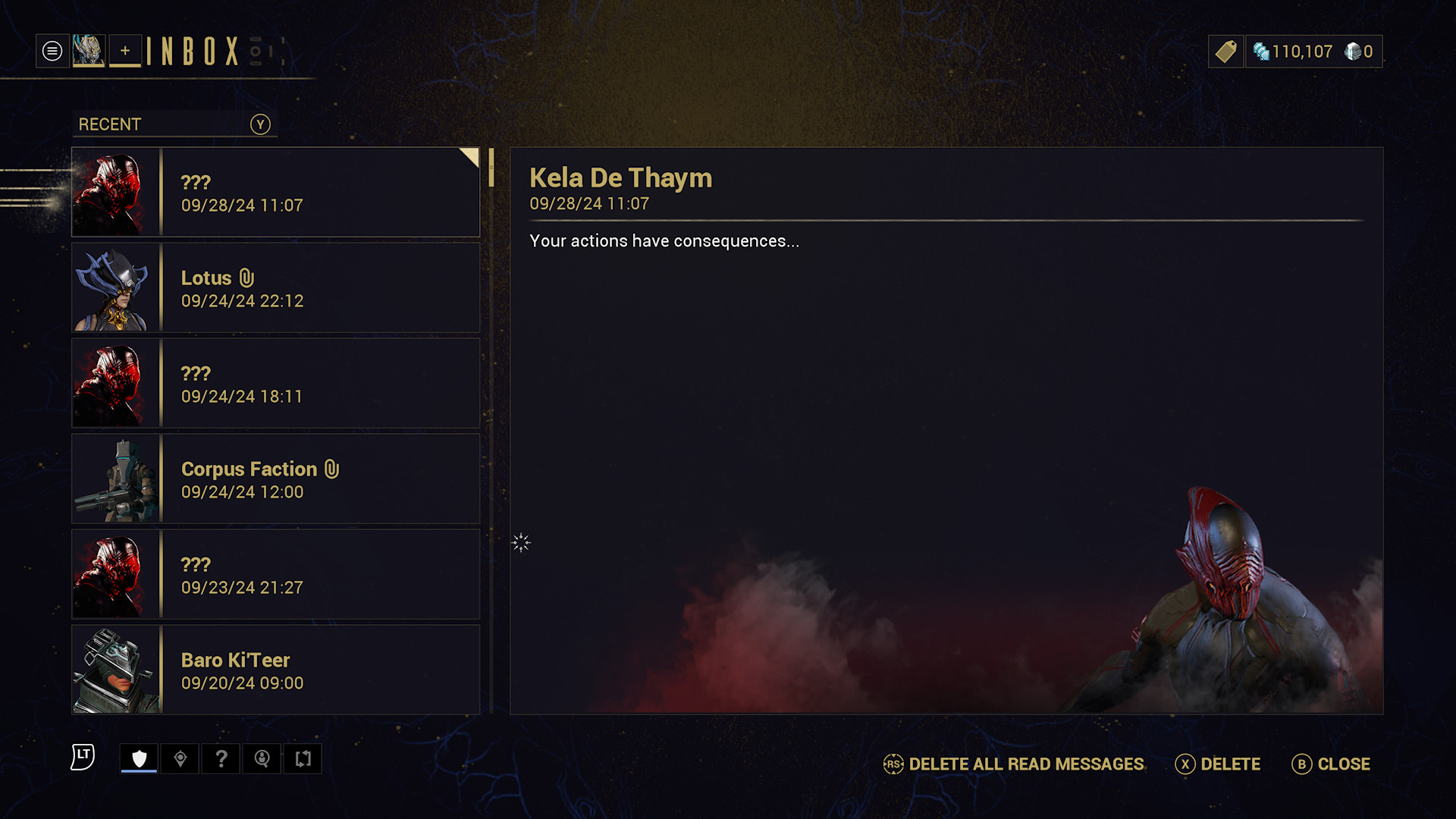The image size is (1456, 819).
Task: Select the ??? message from 09/24/24 18:11
Action: [x=275, y=384]
